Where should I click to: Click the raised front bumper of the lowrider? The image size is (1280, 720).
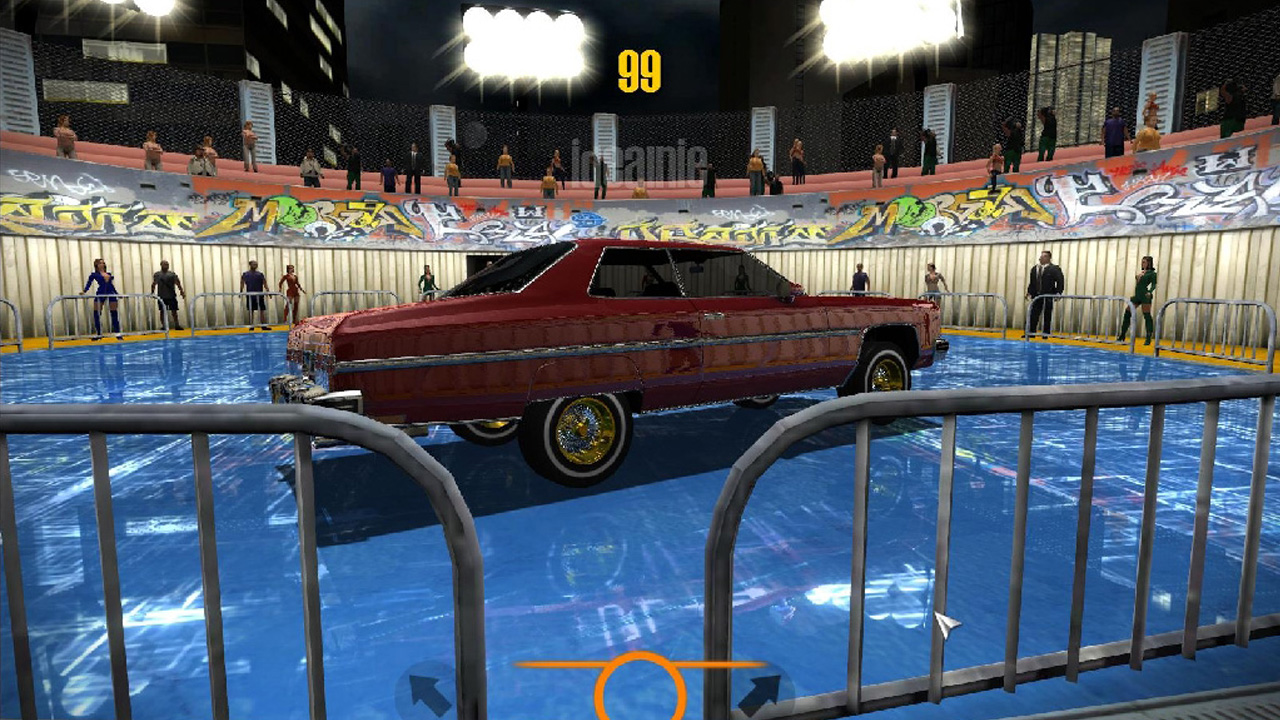[x=312, y=385]
